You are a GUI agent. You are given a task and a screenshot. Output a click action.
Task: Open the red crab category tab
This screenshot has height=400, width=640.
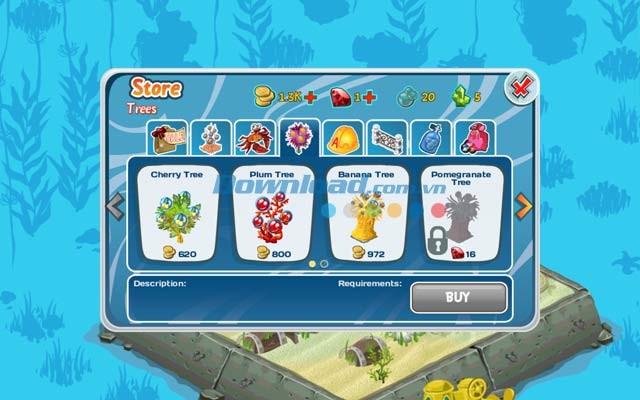click(254, 137)
